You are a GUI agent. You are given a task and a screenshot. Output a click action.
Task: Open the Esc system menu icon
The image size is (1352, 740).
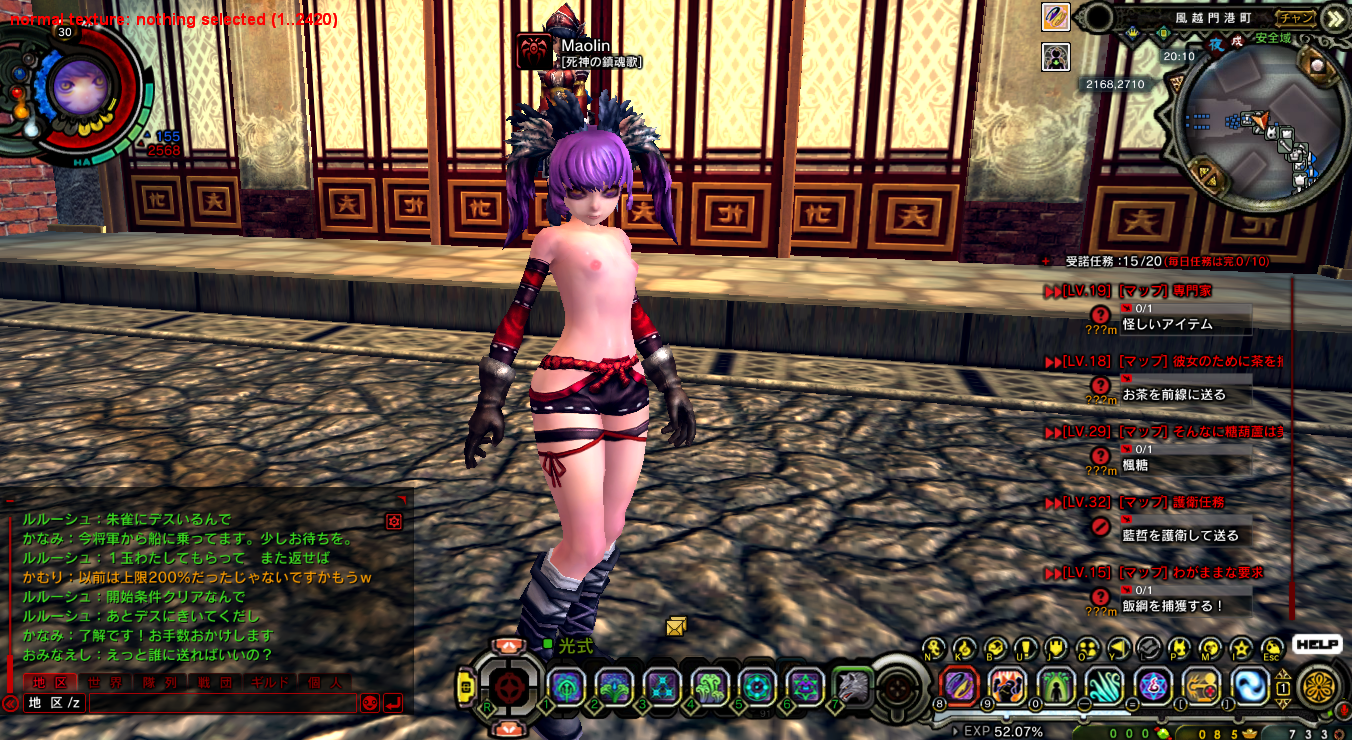pyautogui.click(x=1272, y=648)
